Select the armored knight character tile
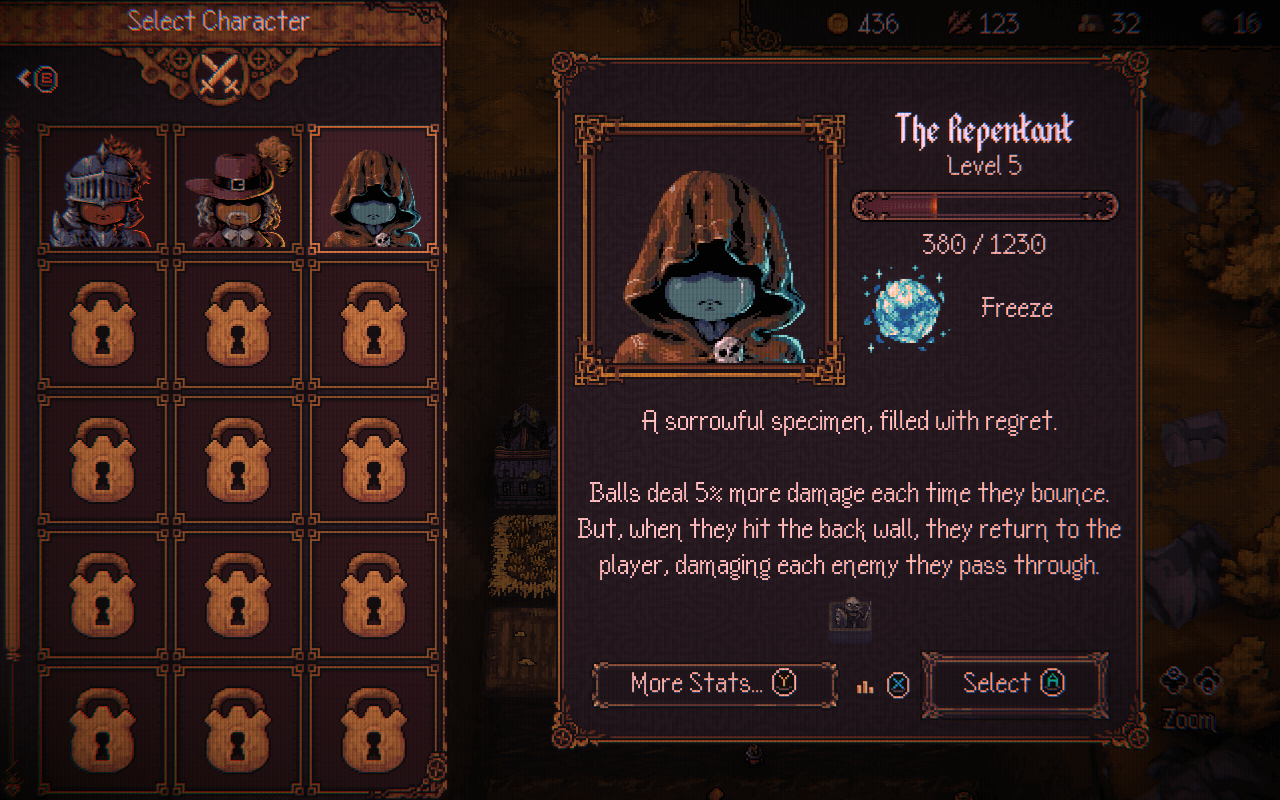Screen dimensions: 1280x800 (x=103, y=188)
